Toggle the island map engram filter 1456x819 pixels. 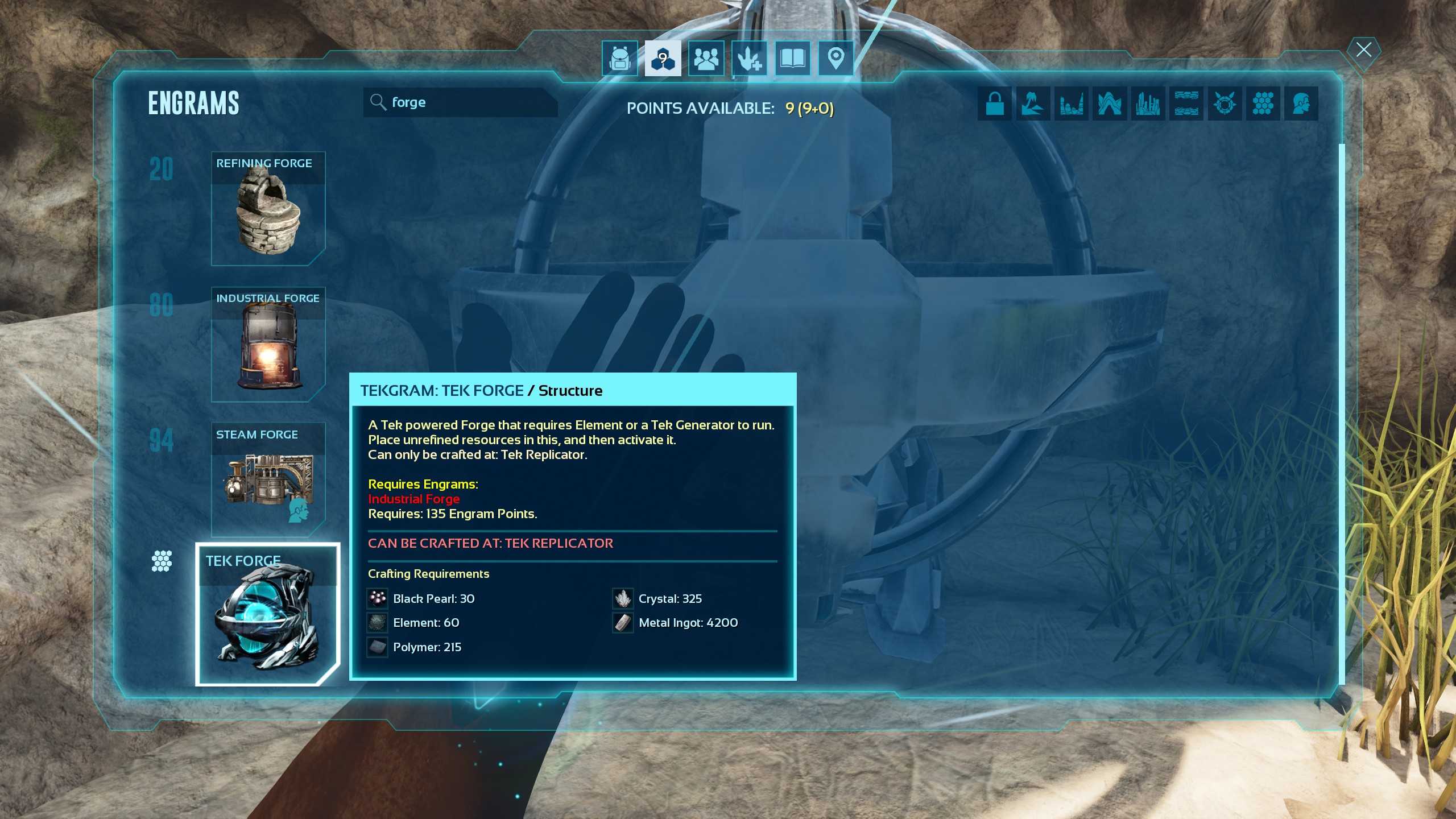(1033, 104)
